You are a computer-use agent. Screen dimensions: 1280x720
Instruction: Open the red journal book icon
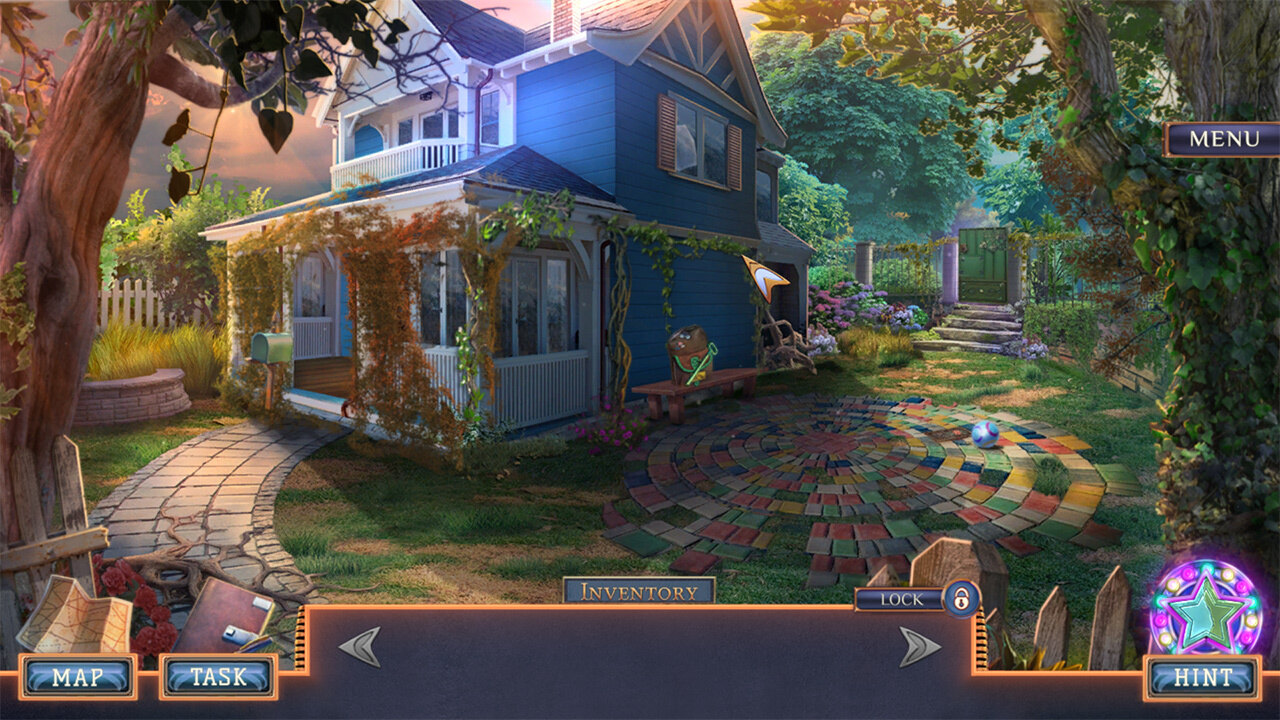point(225,615)
